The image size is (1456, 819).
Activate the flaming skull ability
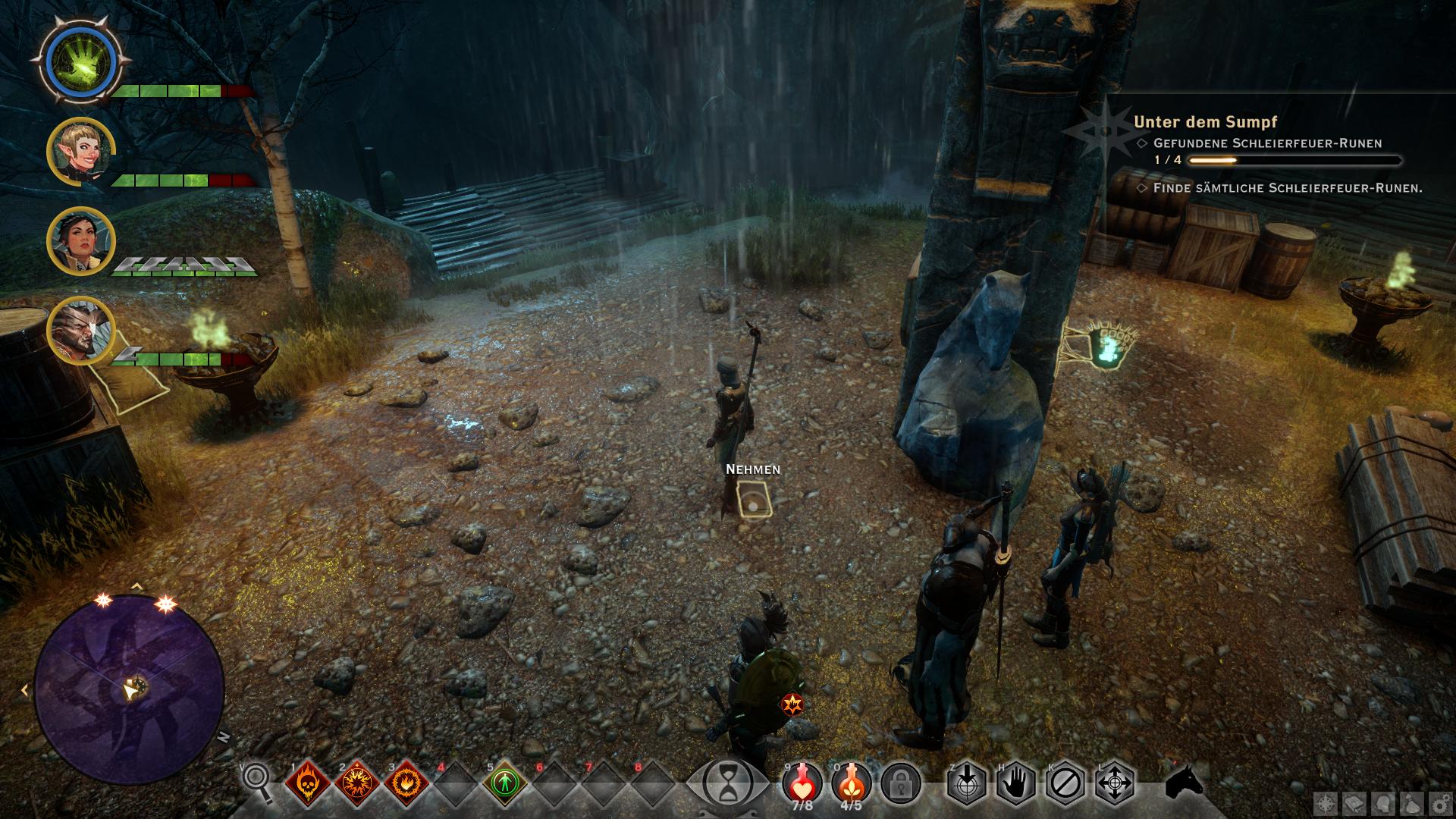click(308, 783)
